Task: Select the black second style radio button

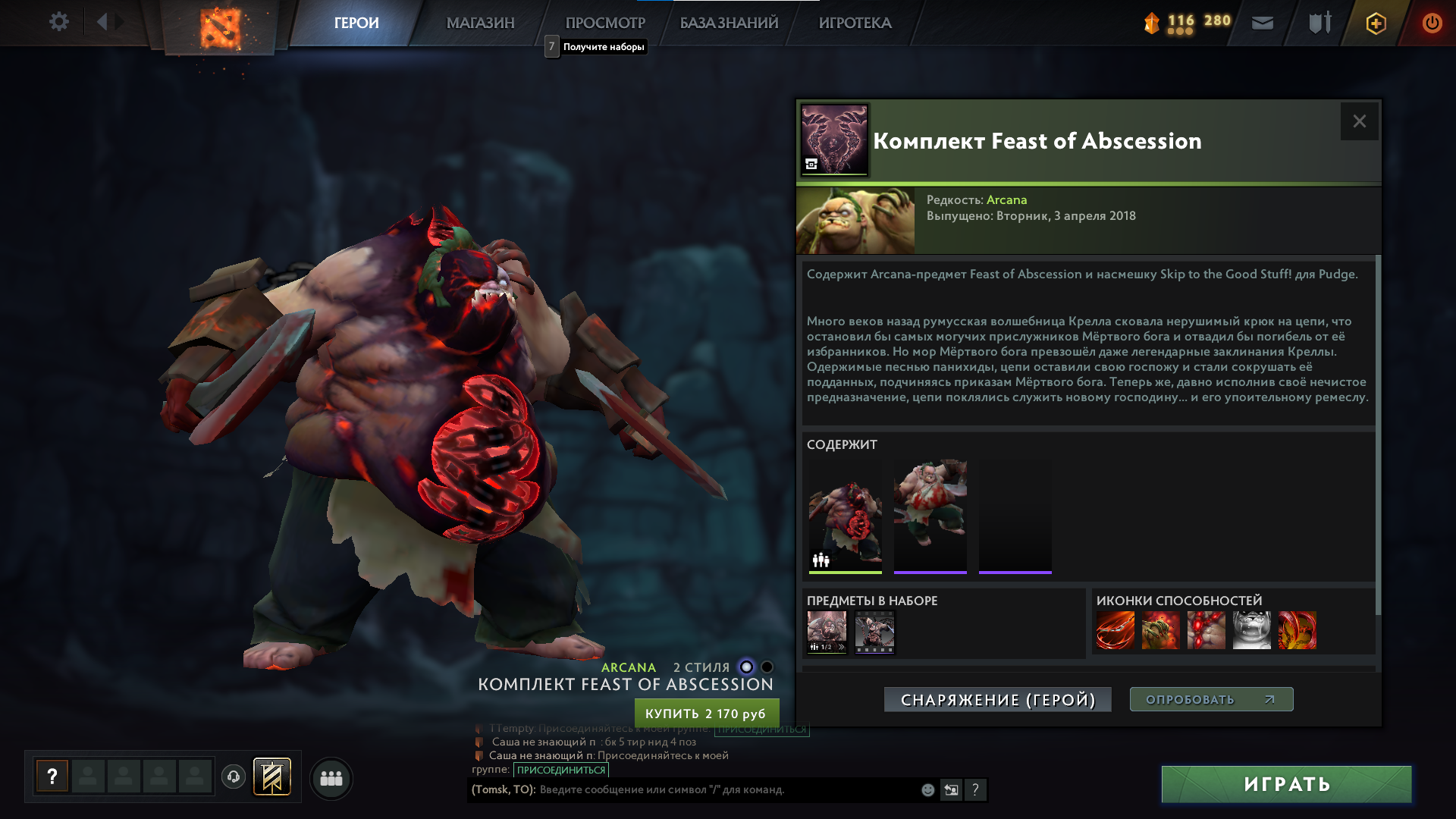Action: tap(768, 667)
